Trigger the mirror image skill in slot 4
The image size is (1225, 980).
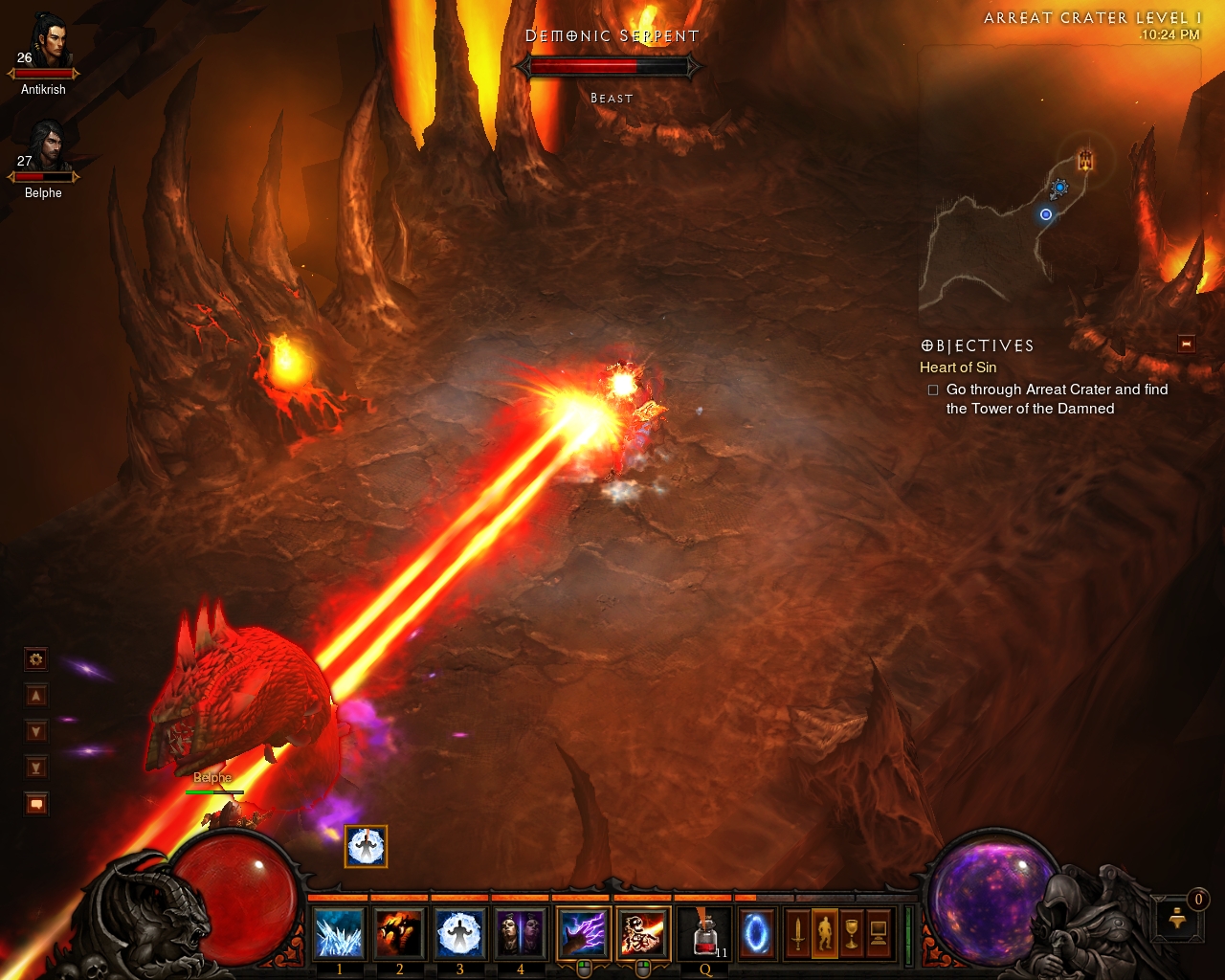coord(520,933)
